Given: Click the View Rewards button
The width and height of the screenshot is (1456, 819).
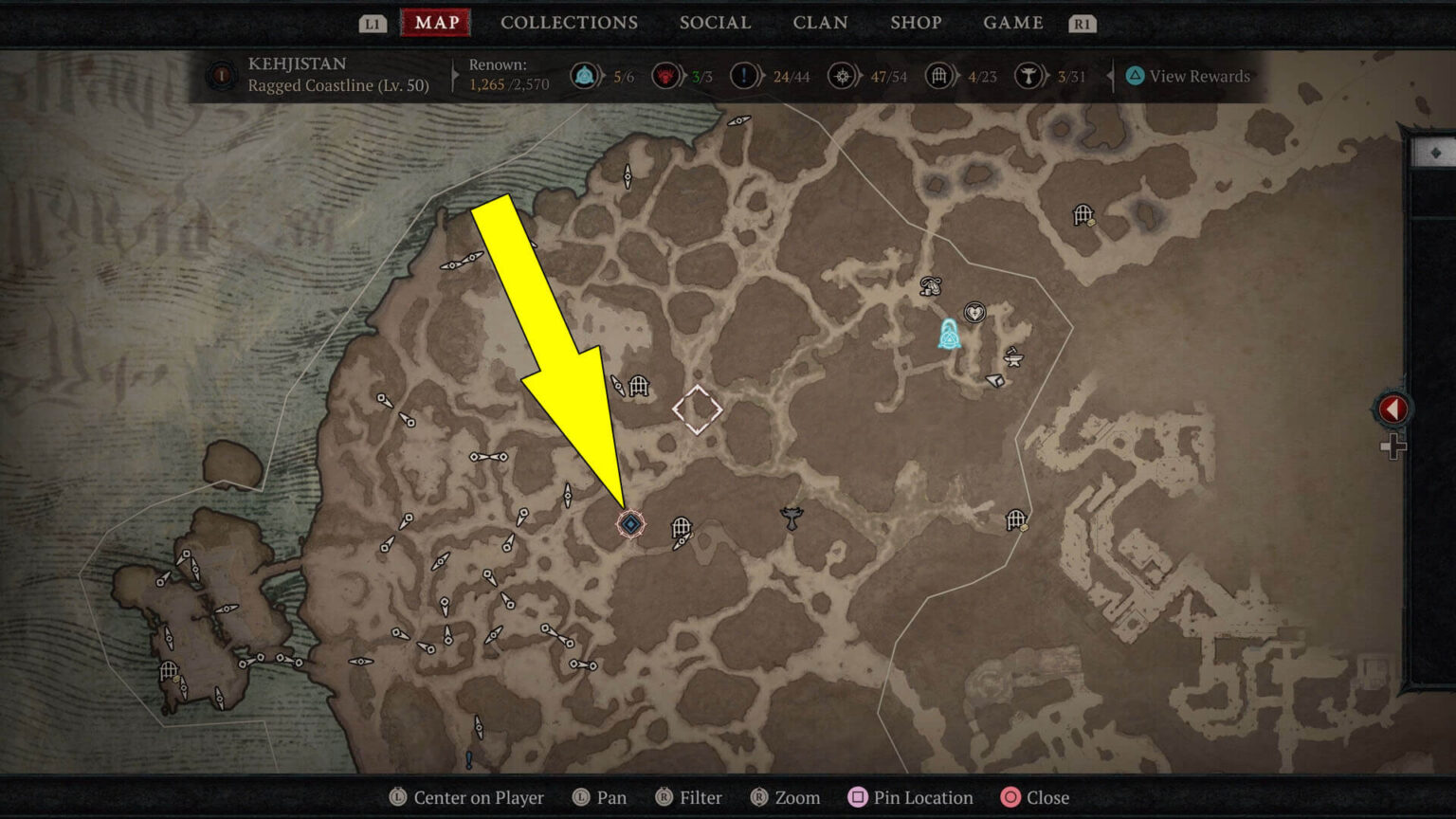Looking at the screenshot, I should coord(1194,76).
